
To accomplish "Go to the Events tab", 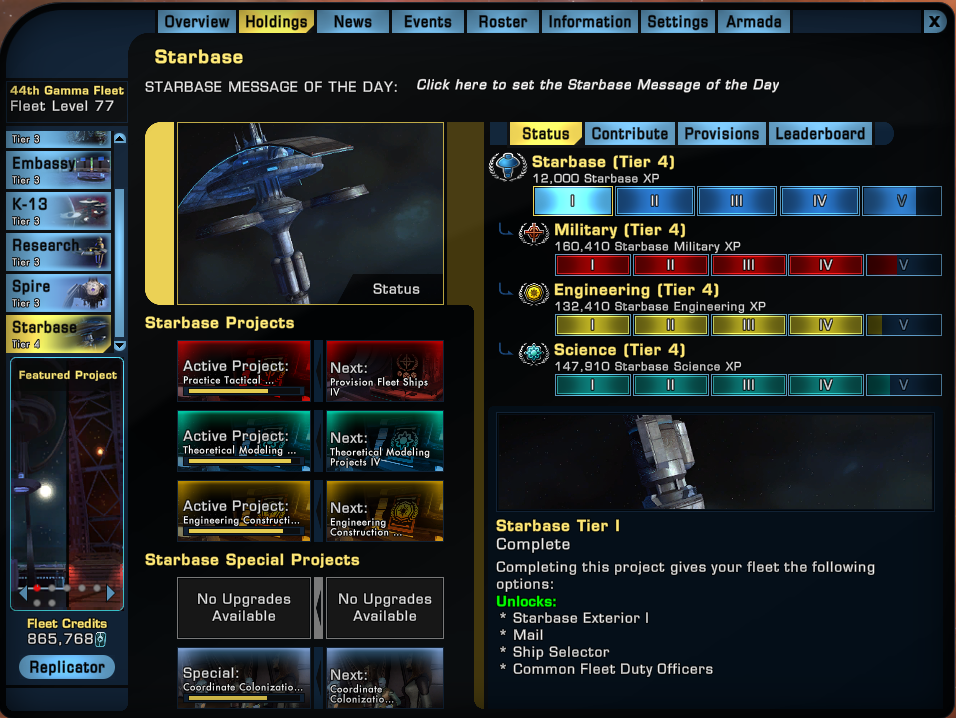I will click(x=428, y=22).
